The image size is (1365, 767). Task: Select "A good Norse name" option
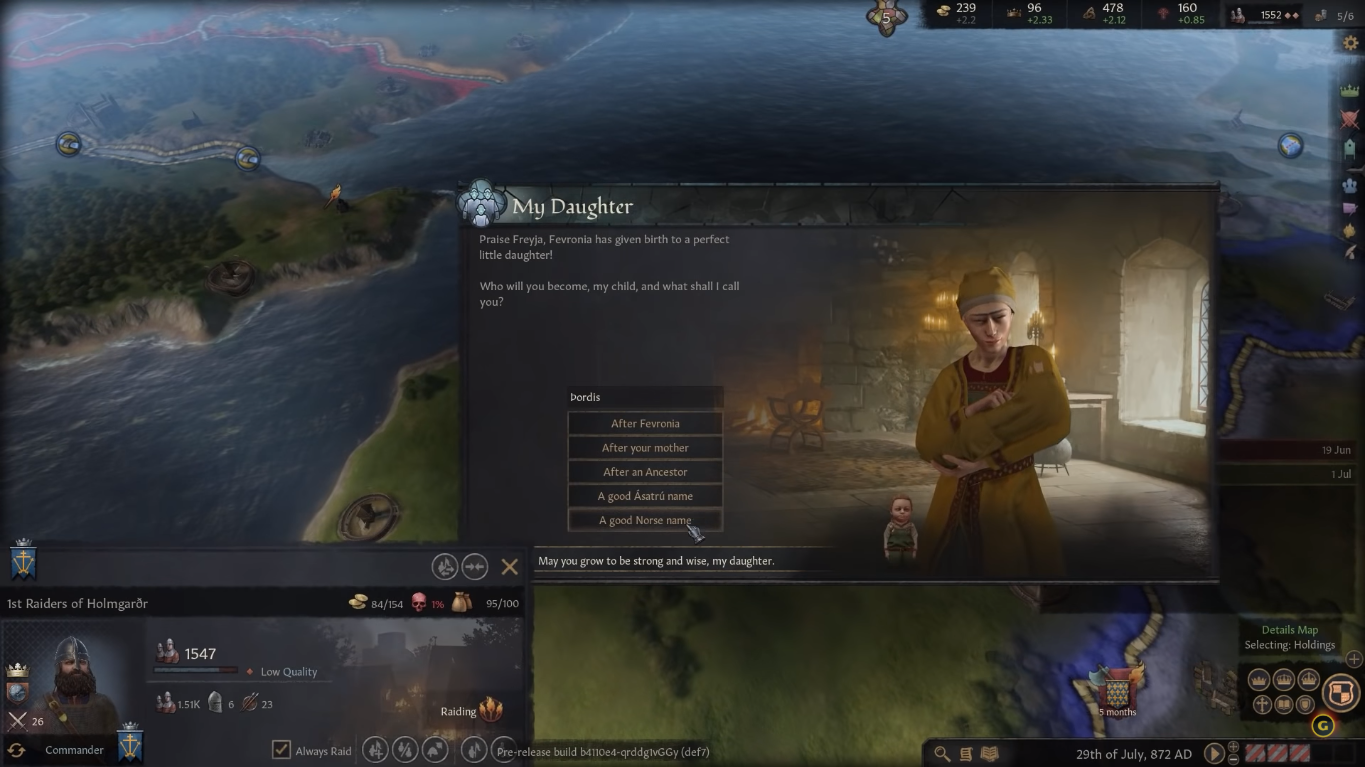point(644,519)
